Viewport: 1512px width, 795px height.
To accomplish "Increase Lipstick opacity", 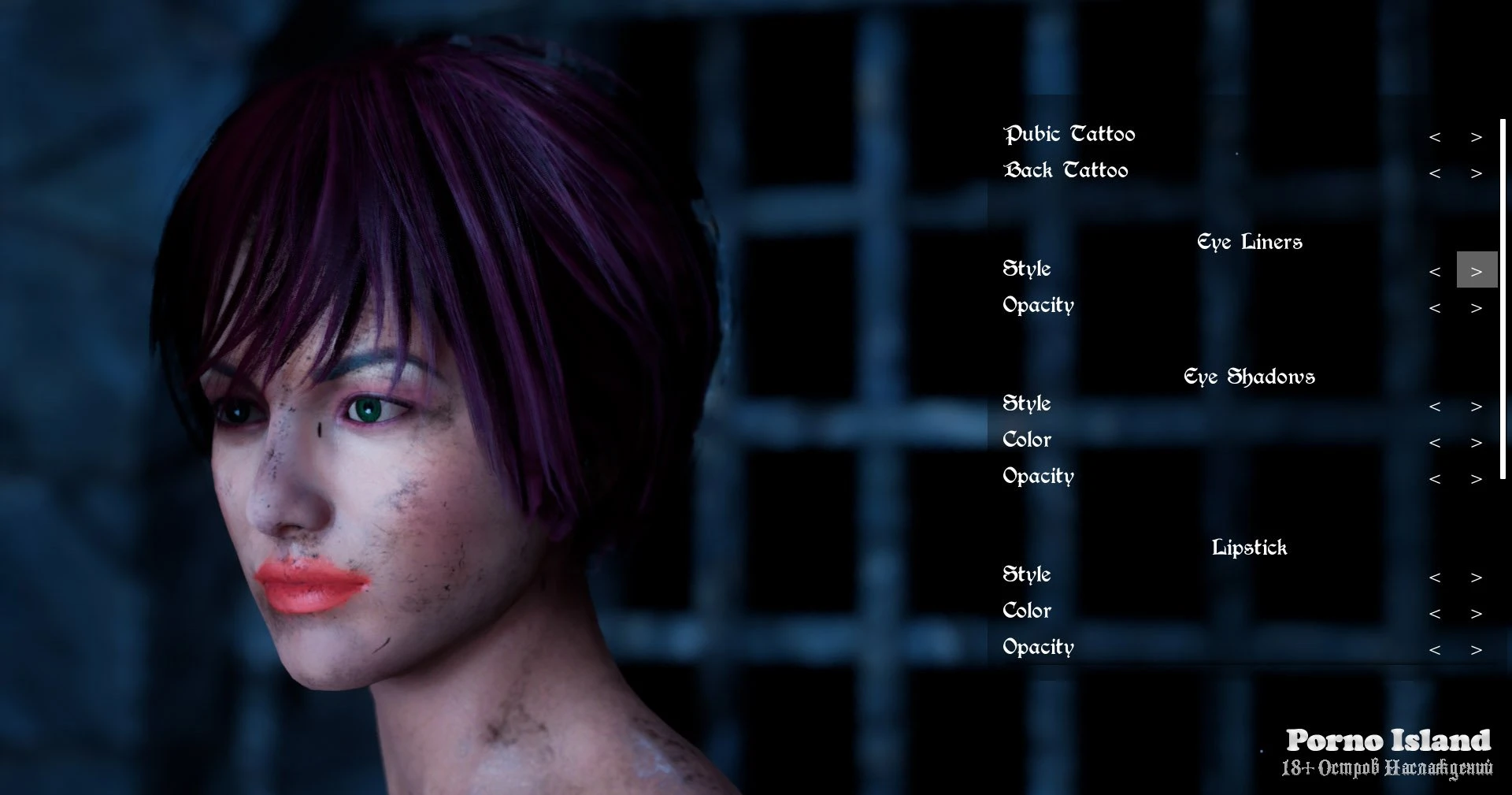I will (1477, 650).
